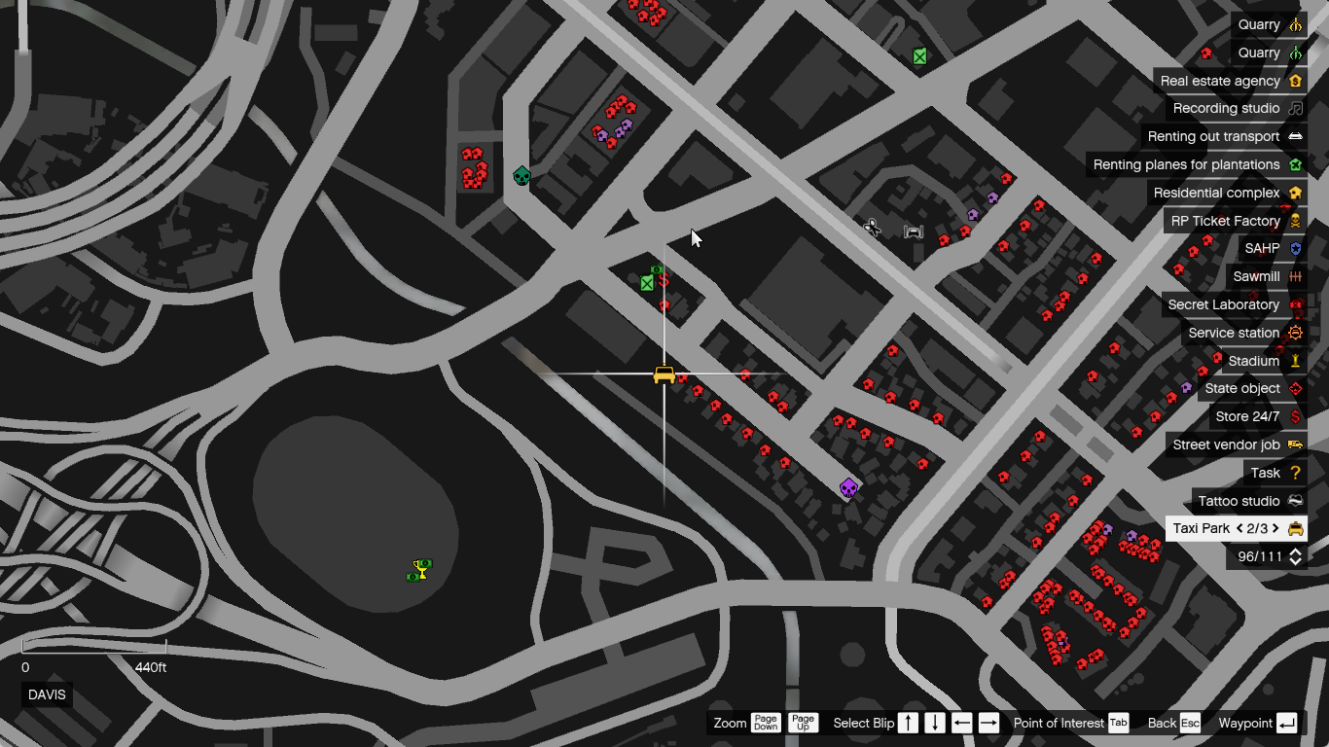Select the Tattoo studio icon in the sidebar
Screen dimensions: 1329x747
1297,501
